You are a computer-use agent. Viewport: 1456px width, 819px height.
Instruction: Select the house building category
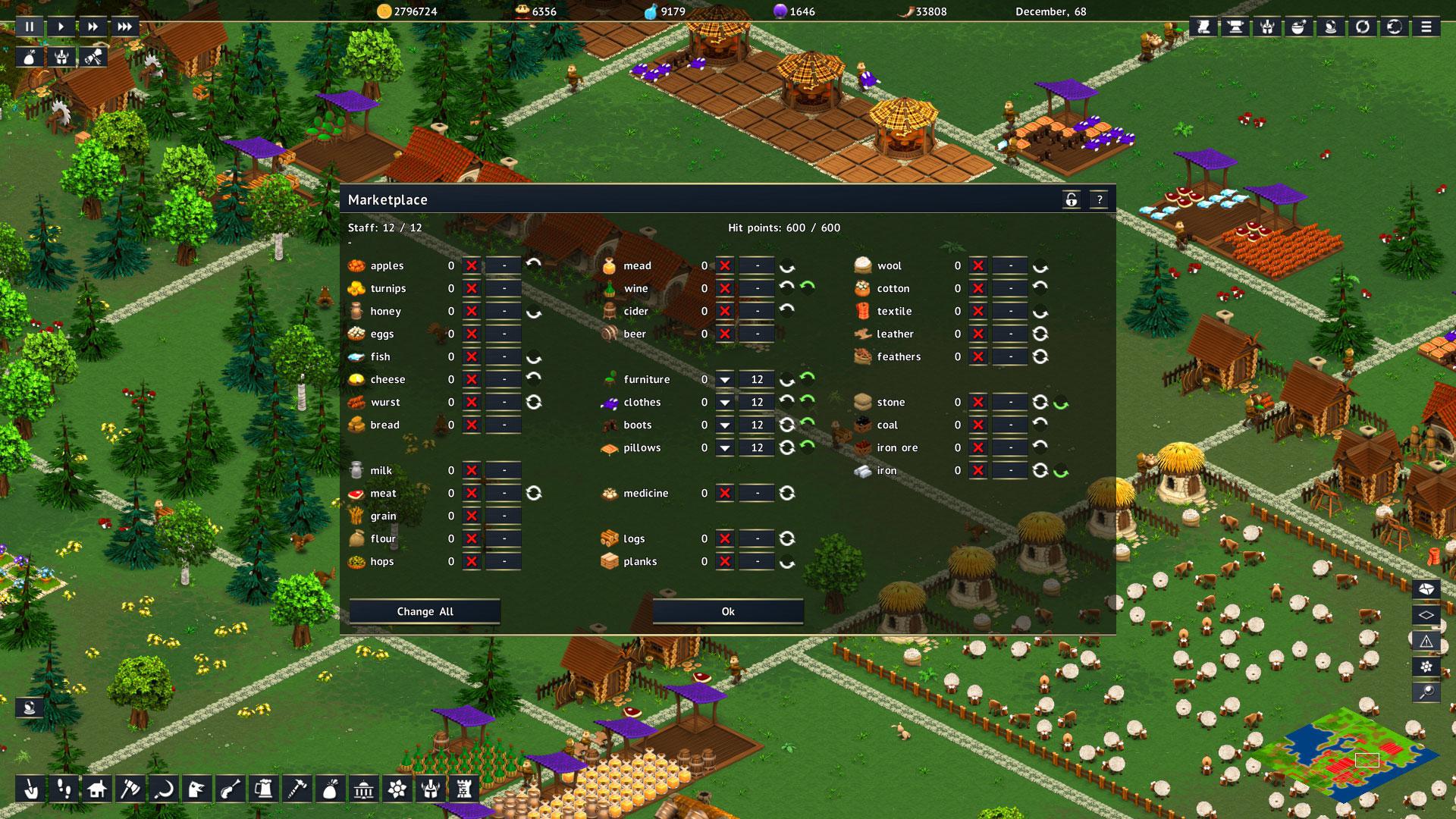tap(97, 789)
